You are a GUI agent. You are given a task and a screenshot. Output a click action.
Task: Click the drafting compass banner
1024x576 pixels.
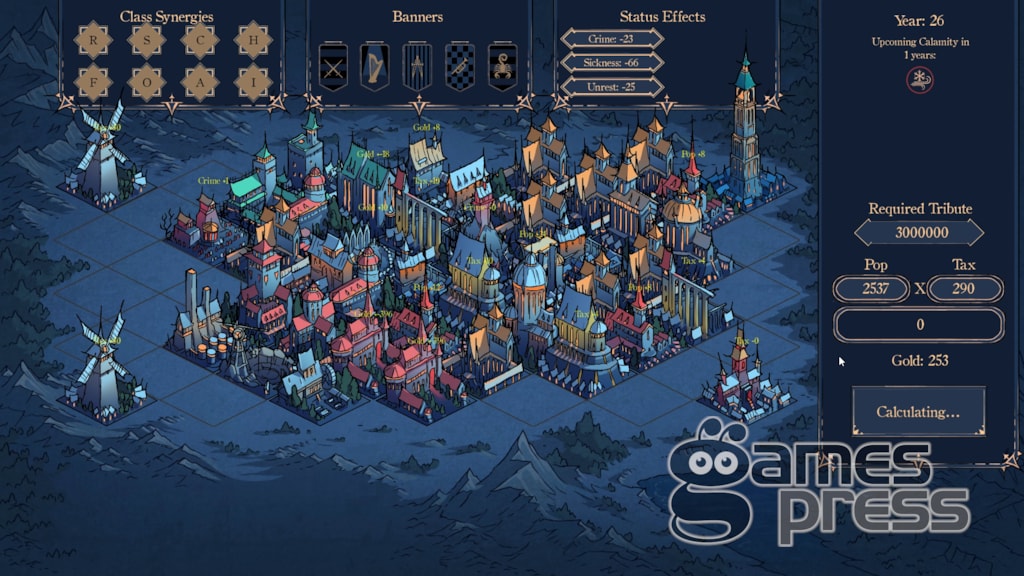point(417,67)
